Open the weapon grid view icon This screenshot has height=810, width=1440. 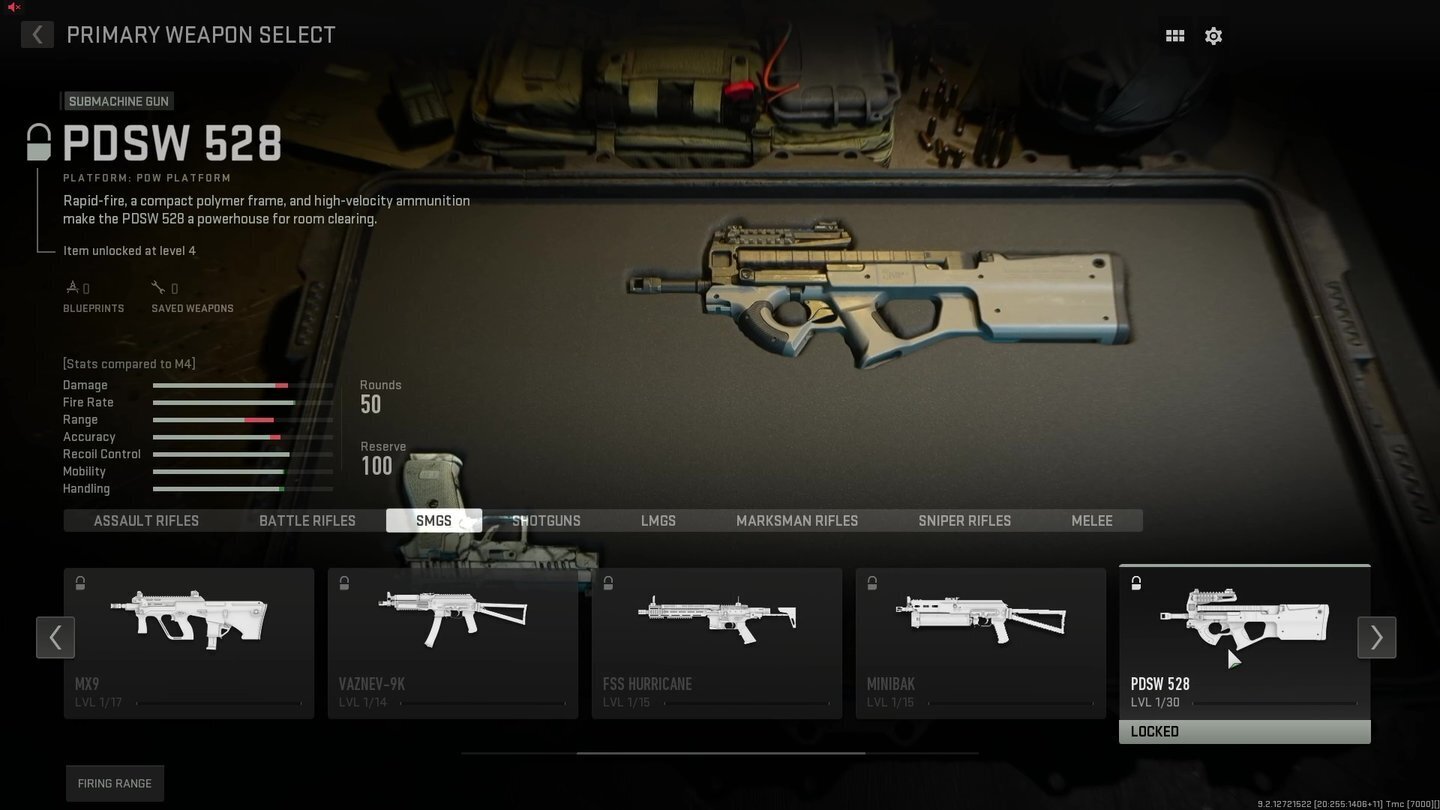1174,35
